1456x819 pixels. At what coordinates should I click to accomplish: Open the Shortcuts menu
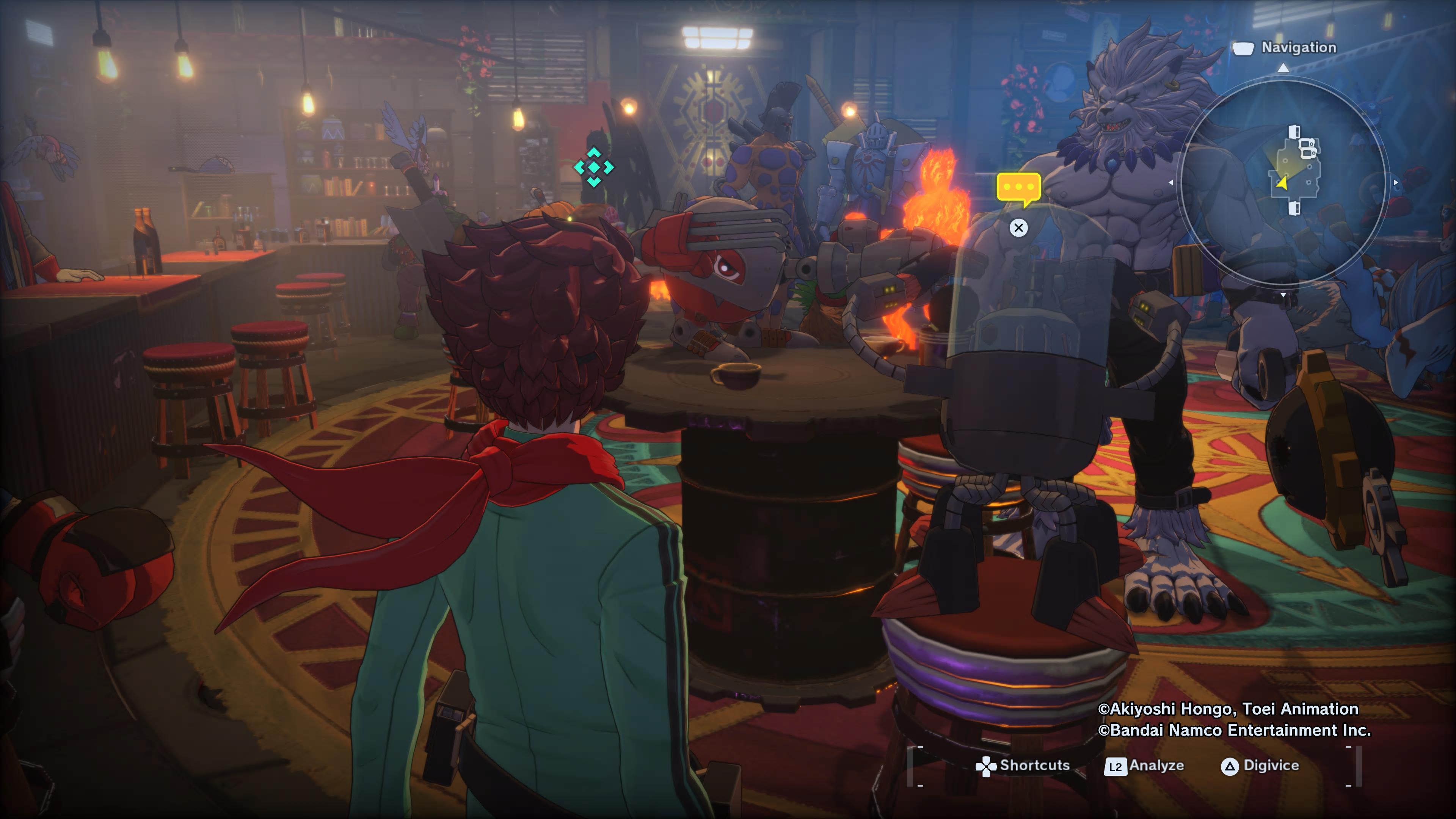coord(1023,765)
